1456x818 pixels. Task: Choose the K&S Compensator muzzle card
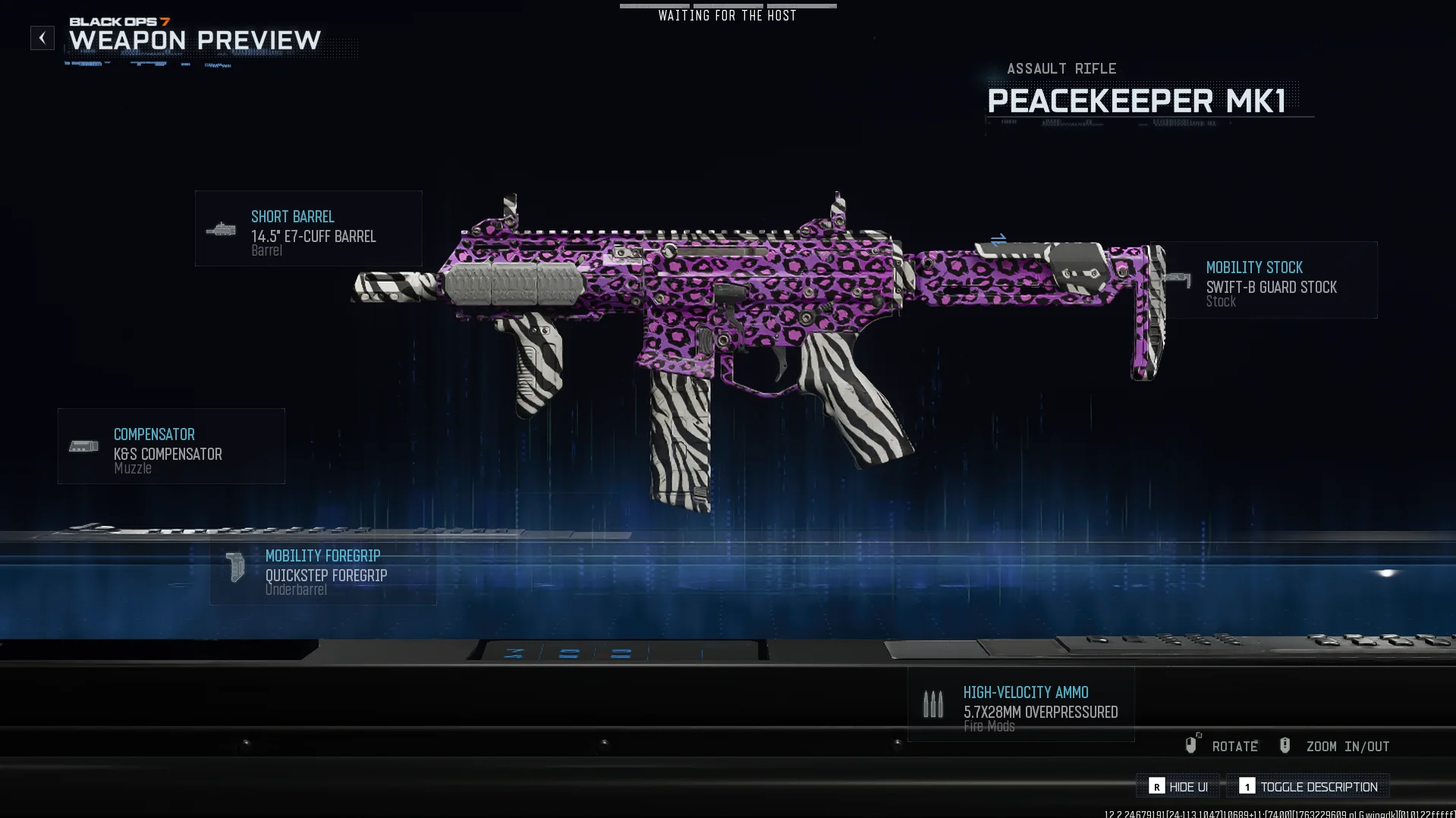[x=171, y=446]
